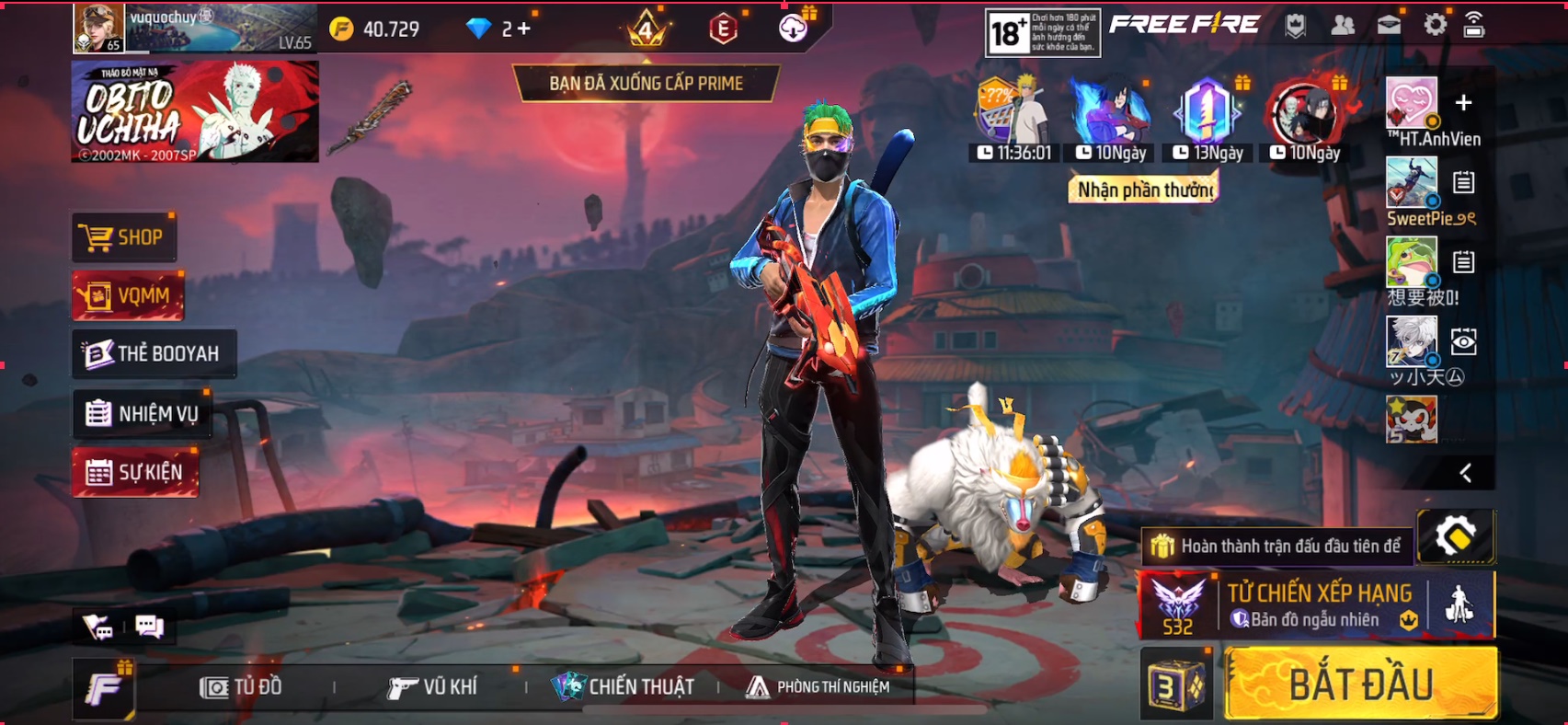Image resolution: width=1568 pixels, height=725 pixels.
Task: Switch to the TỦ ĐỒ wardrobe tab
Action: (242, 687)
